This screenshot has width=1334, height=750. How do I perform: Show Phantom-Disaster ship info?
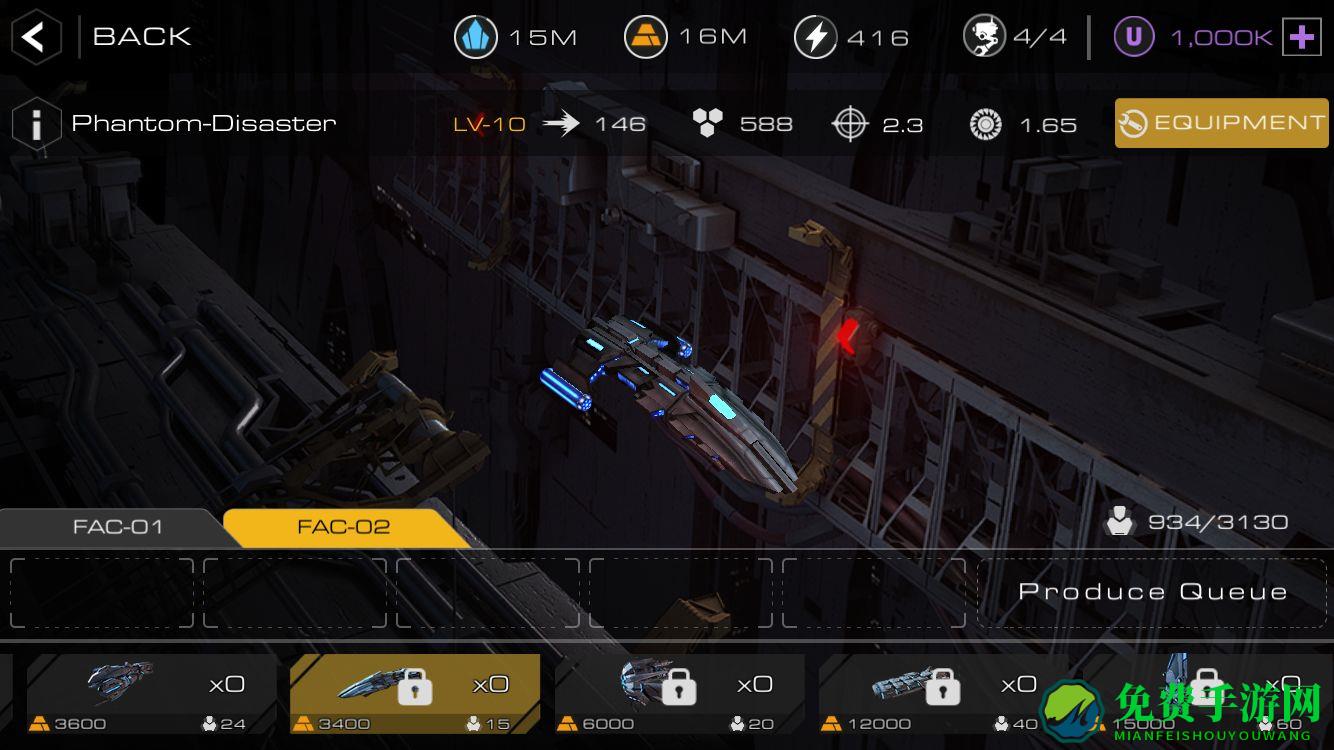(x=36, y=125)
